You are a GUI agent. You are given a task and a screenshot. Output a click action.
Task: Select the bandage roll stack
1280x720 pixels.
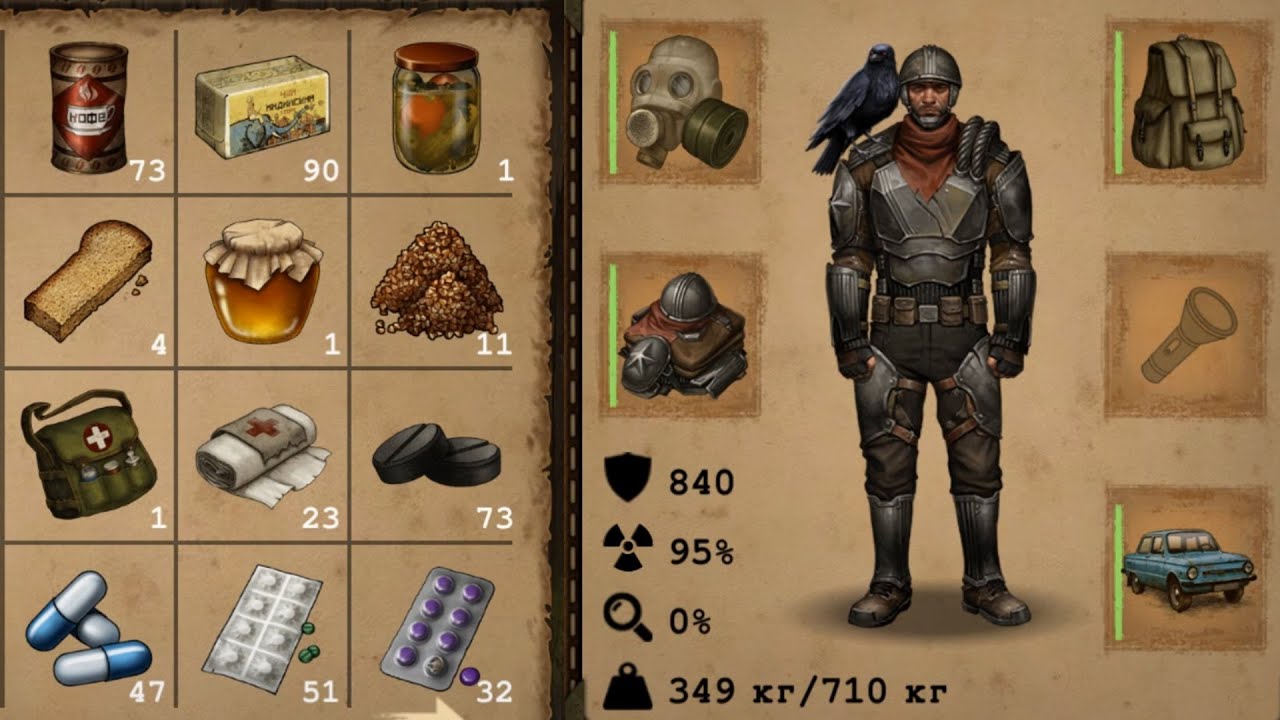262,455
